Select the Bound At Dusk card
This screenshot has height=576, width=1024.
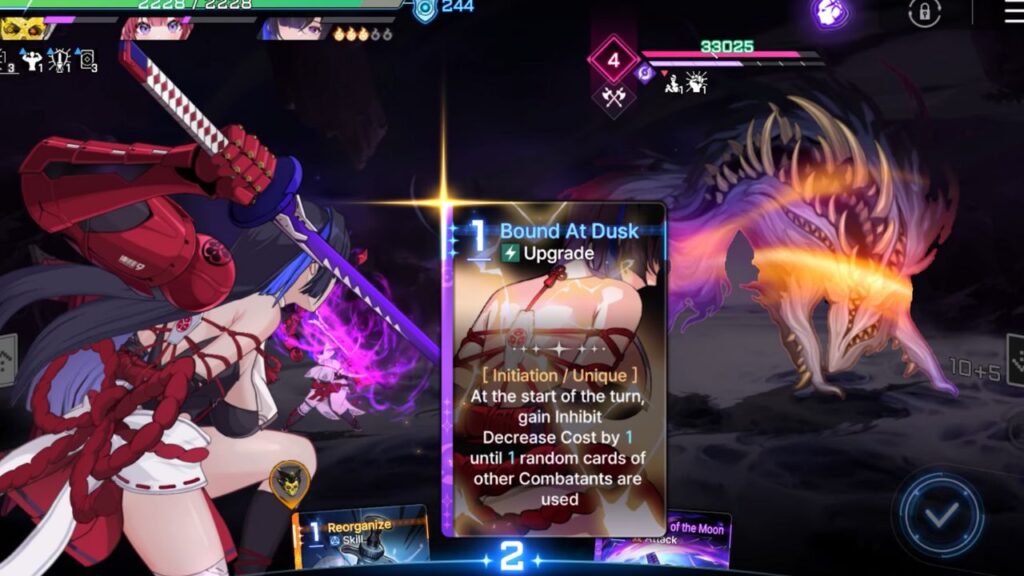click(x=555, y=370)
